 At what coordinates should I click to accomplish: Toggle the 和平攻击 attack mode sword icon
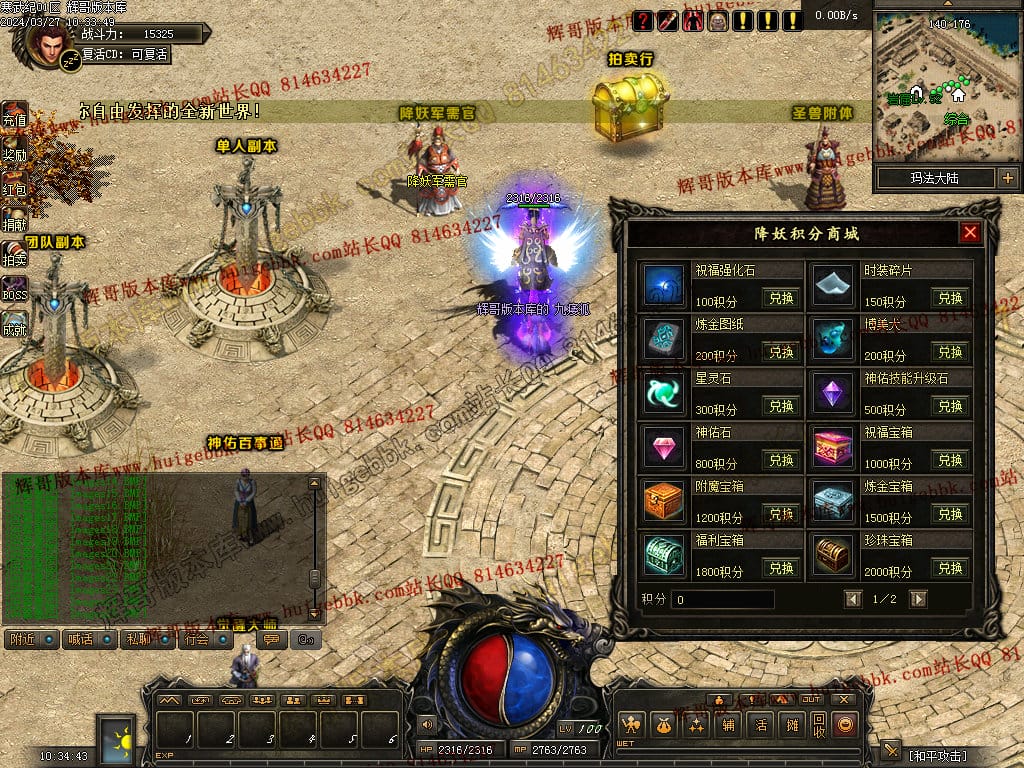tap(890, 752)
